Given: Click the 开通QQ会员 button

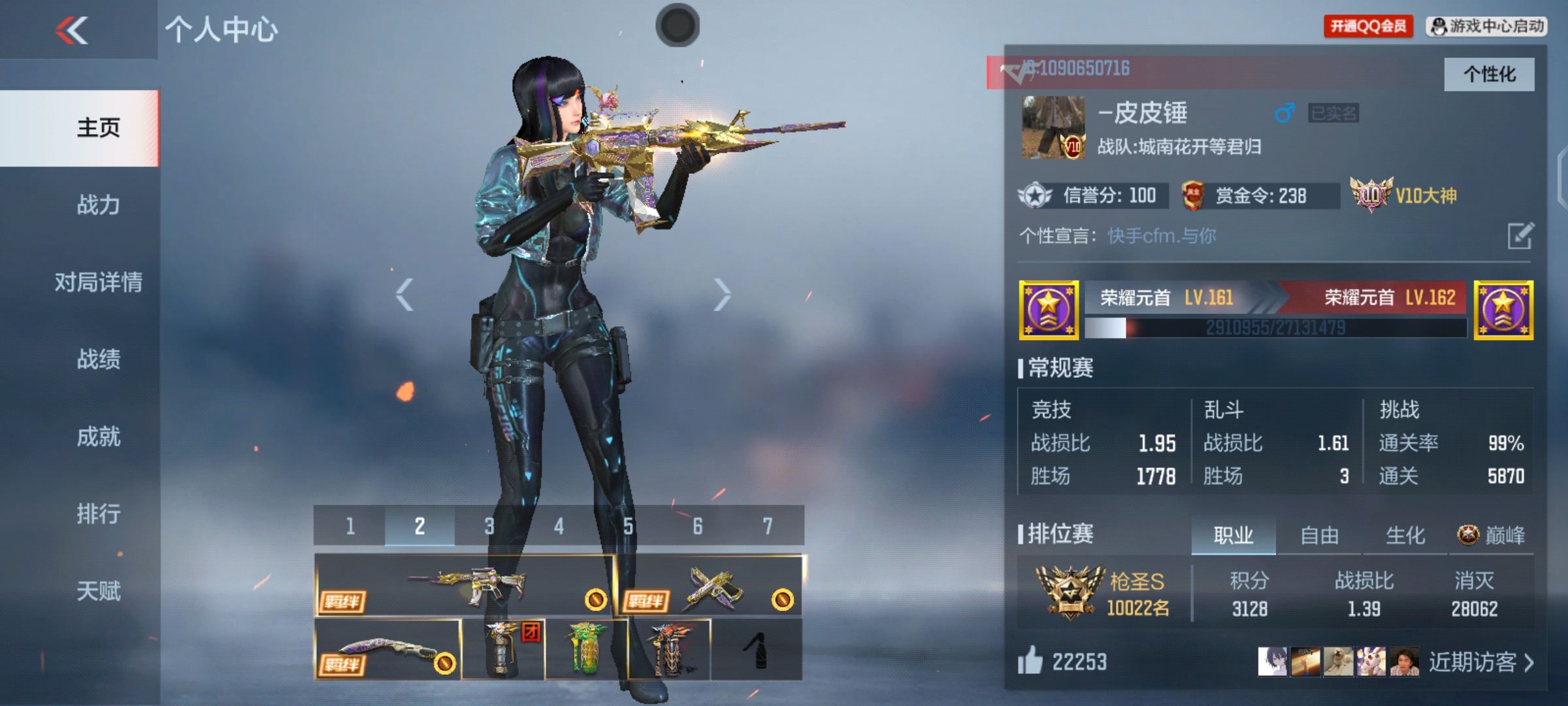Looking at the screenshot, I should [x=1368, y=26].
